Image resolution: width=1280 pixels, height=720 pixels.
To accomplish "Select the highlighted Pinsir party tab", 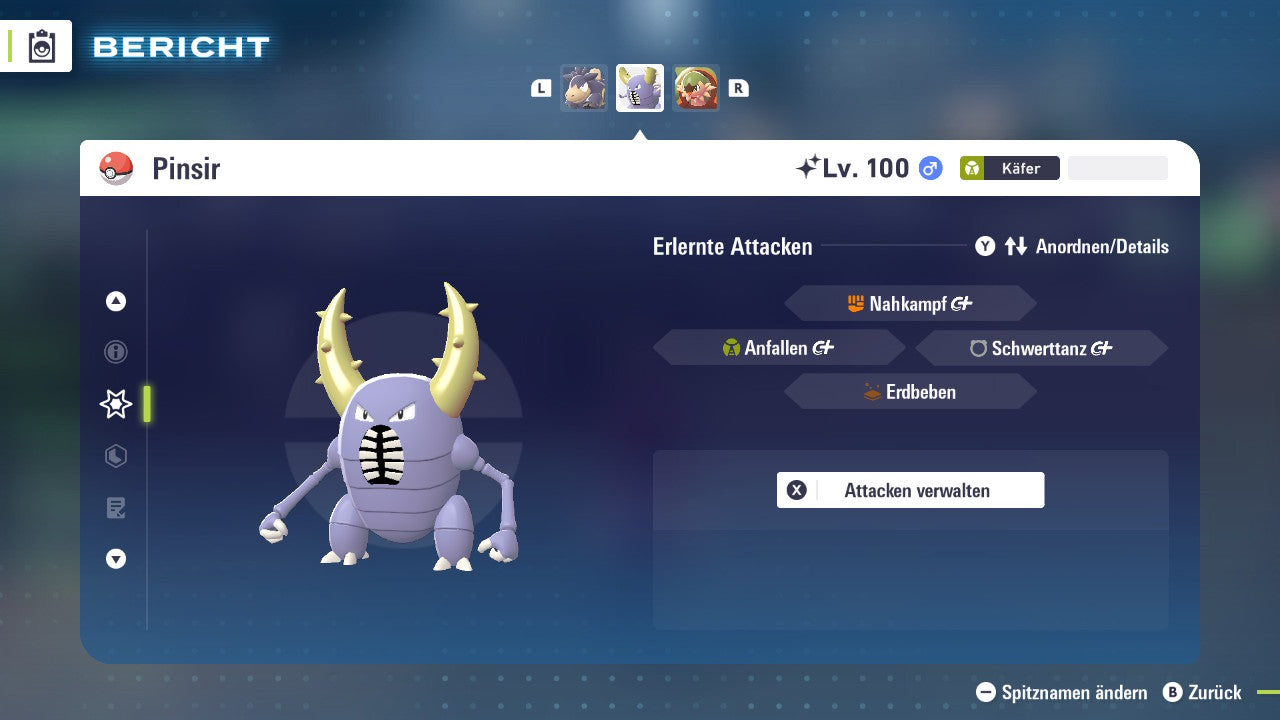I will tap(640, 87).
